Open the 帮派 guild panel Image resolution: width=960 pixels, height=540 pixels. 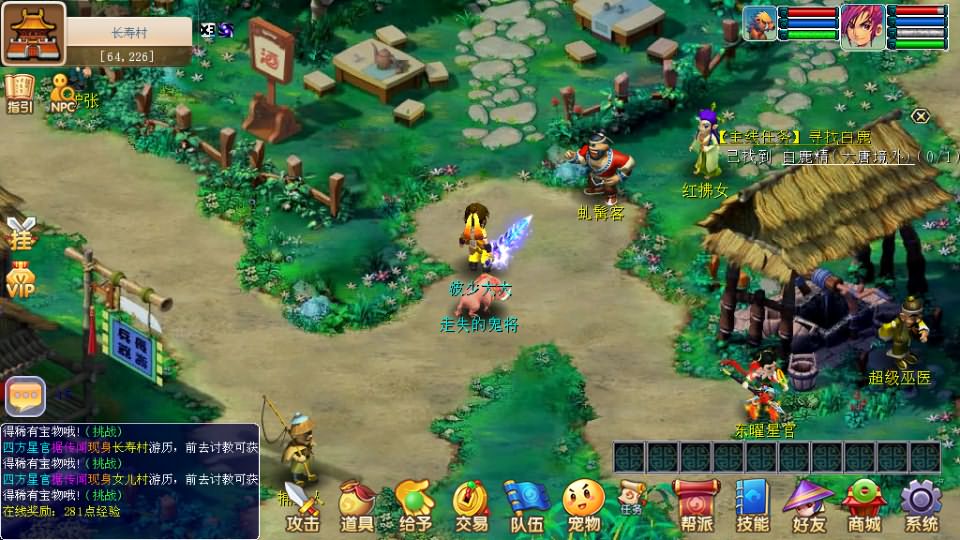696,505
